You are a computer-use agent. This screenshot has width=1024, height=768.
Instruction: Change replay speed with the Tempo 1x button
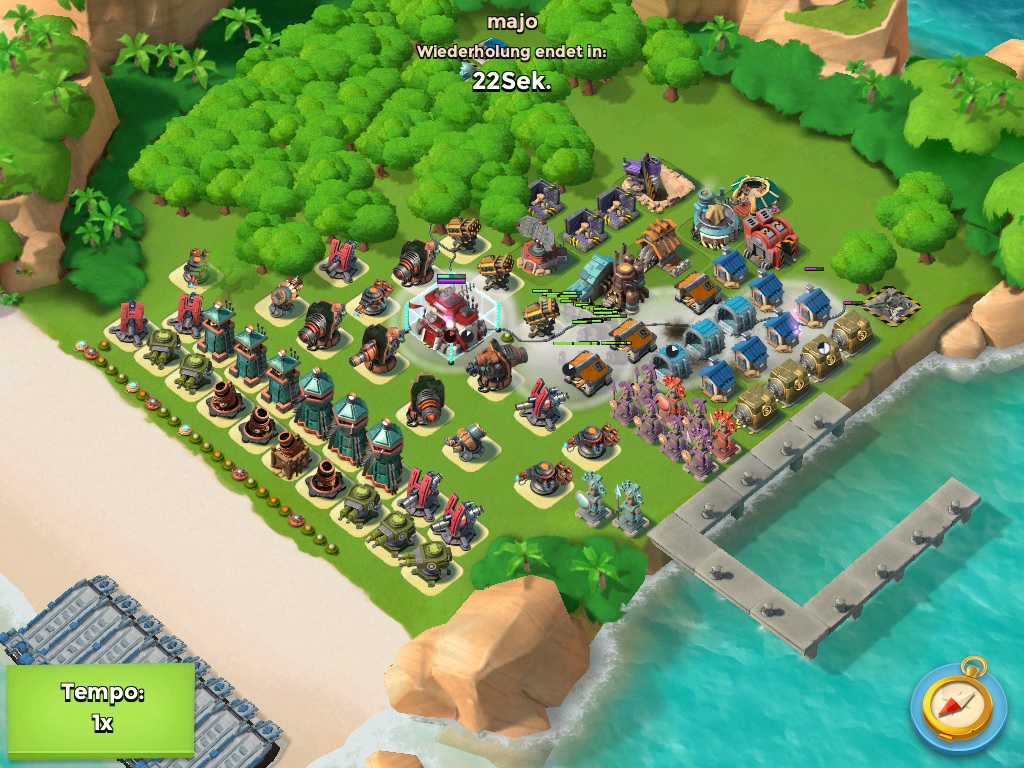click(100, 708)
